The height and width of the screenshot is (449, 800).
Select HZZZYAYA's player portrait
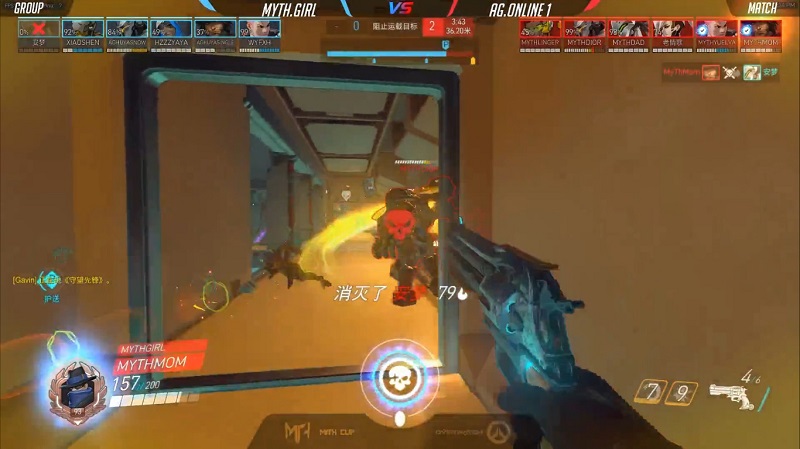(x=169, y=29)
